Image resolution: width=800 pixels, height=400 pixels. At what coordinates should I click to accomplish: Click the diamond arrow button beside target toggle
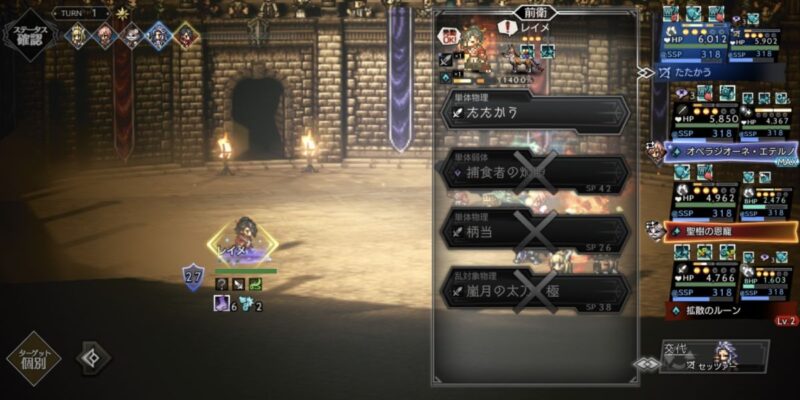(x=95, y=357)
